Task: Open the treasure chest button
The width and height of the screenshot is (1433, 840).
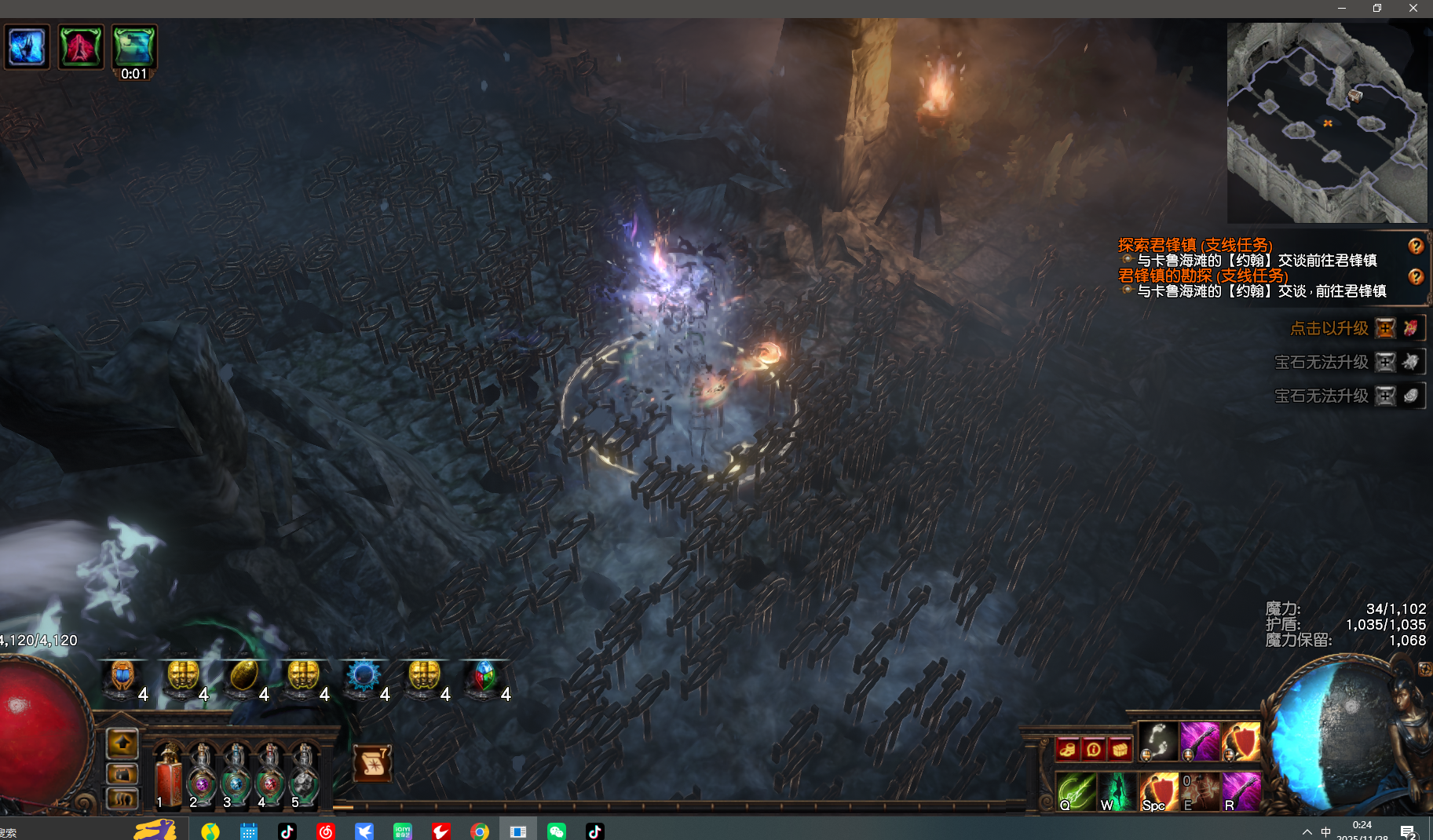Action: (1120, 750)
